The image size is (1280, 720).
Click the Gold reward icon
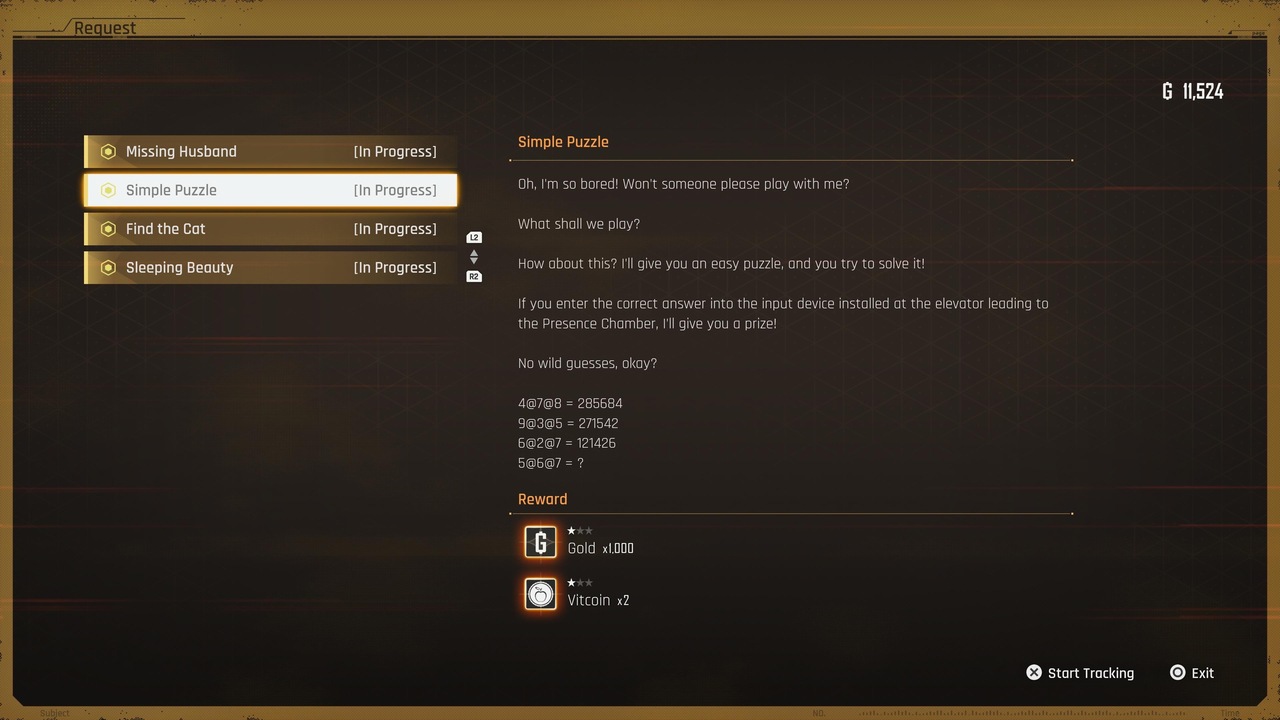click(x=540, y=542)
